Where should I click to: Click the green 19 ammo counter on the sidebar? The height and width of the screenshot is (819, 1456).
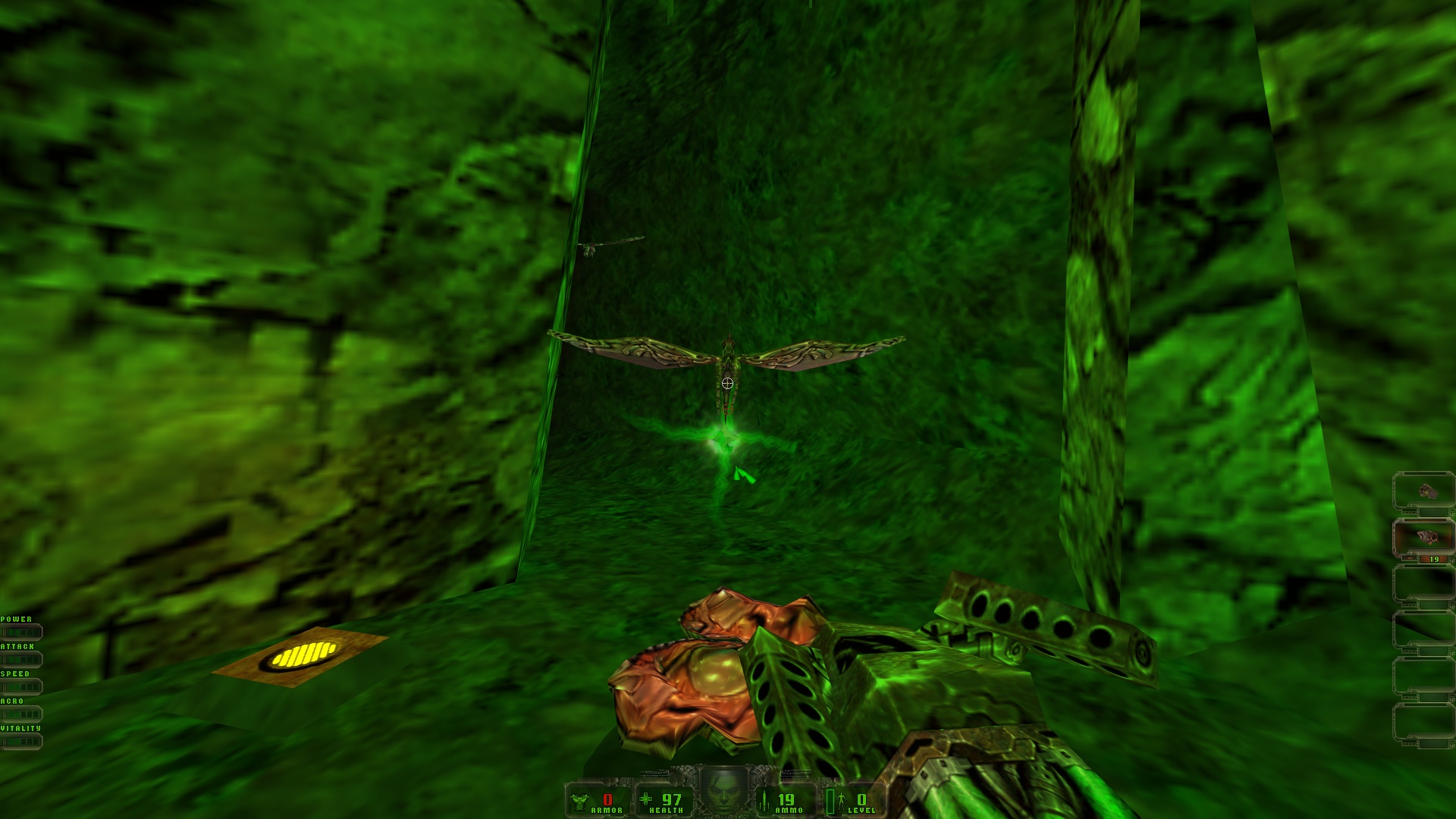click(1433, 559)
